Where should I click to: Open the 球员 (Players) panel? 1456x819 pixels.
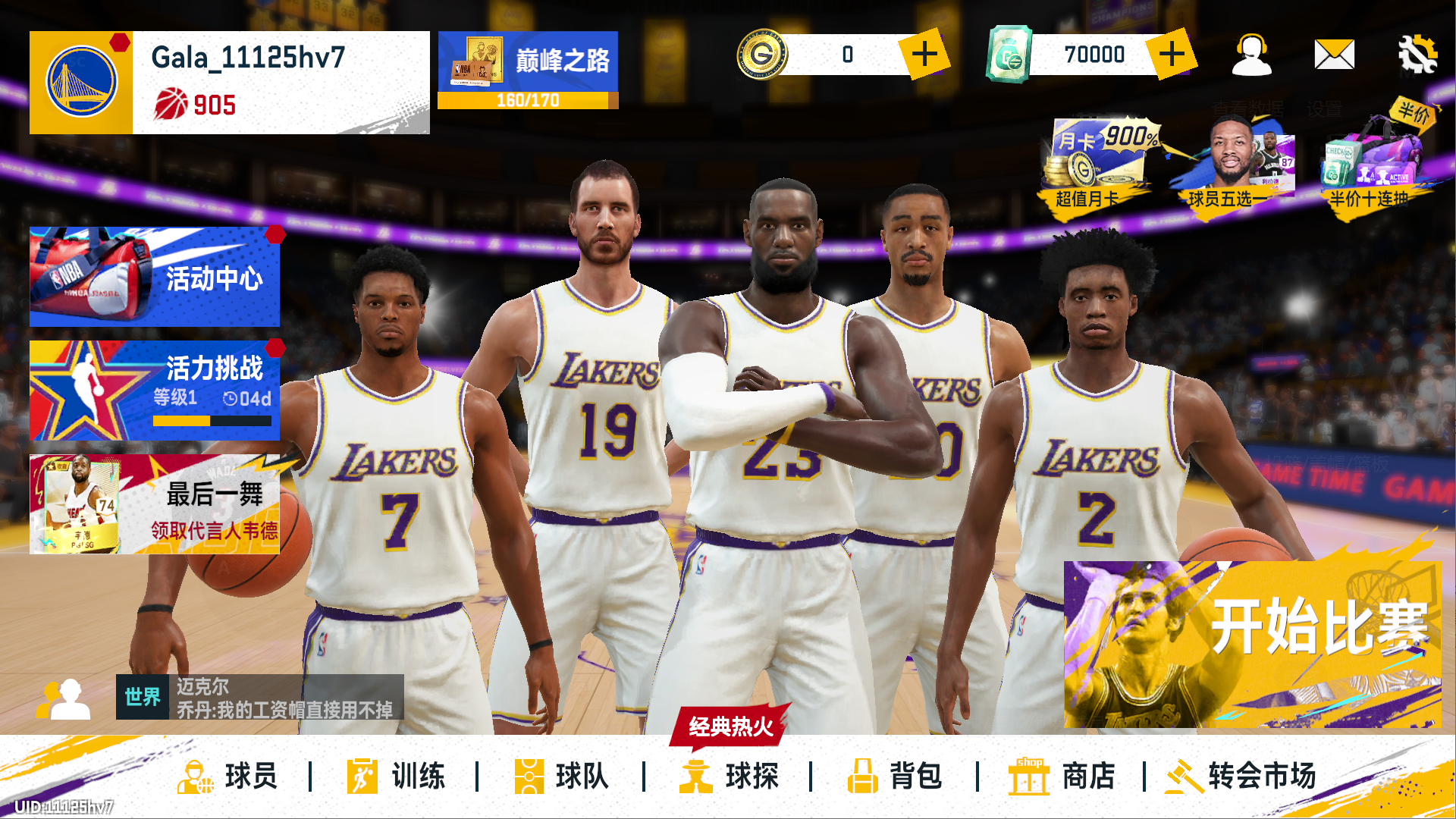tap(227, 776)
